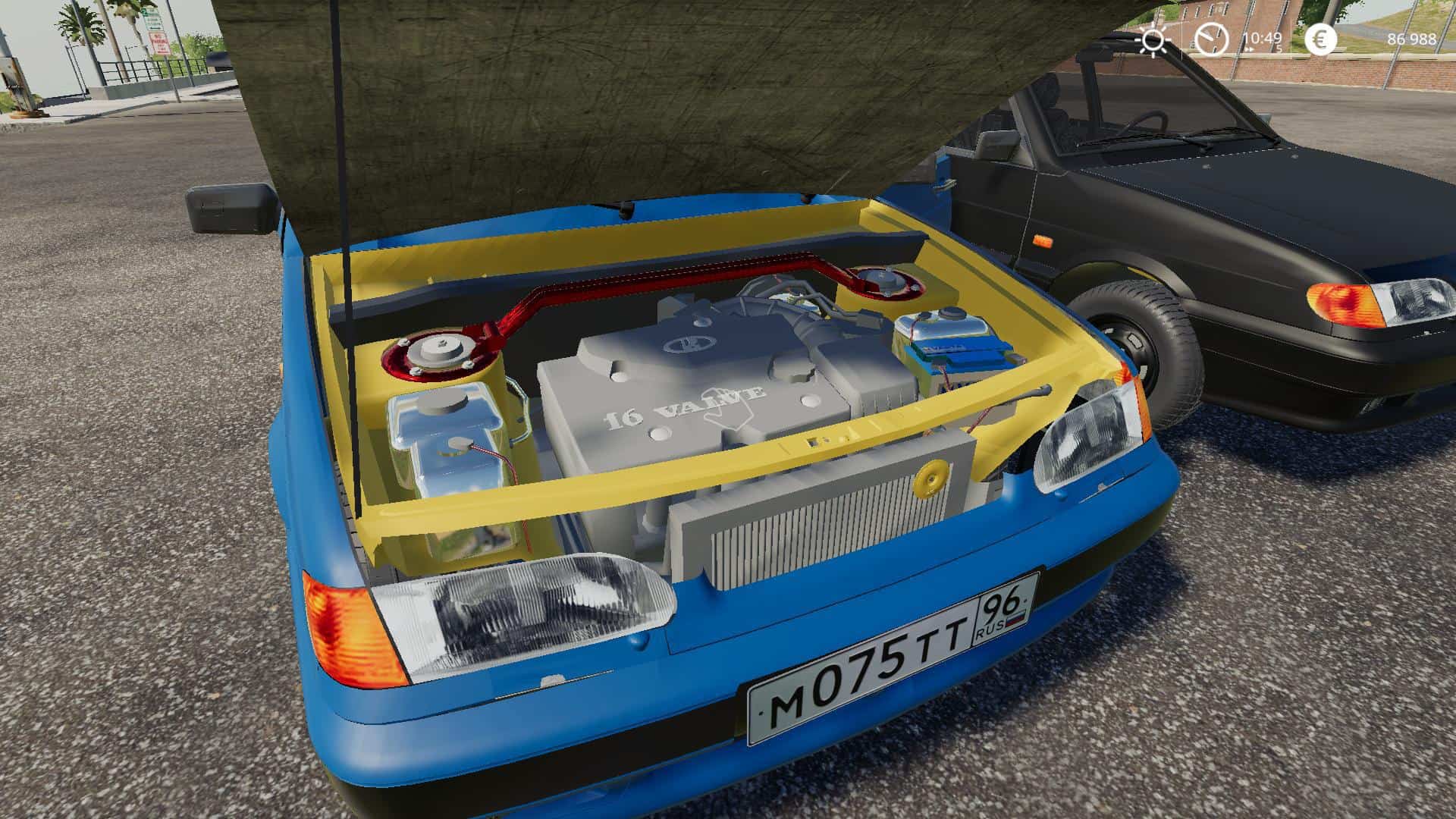Open the euro money icon
1456x819 pixels.
pos(1320,39)
